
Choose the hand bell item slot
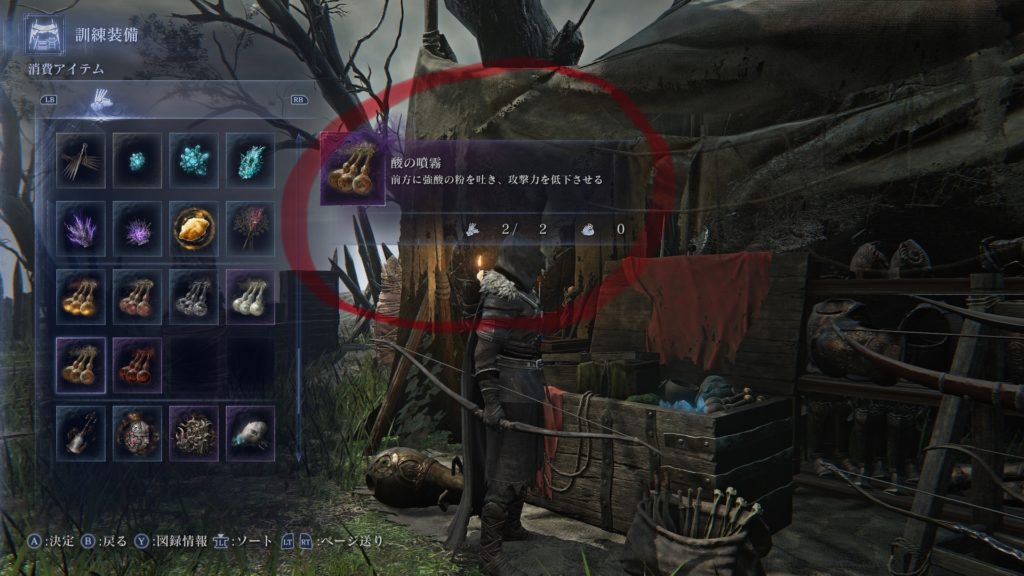[x=81, y=430]
